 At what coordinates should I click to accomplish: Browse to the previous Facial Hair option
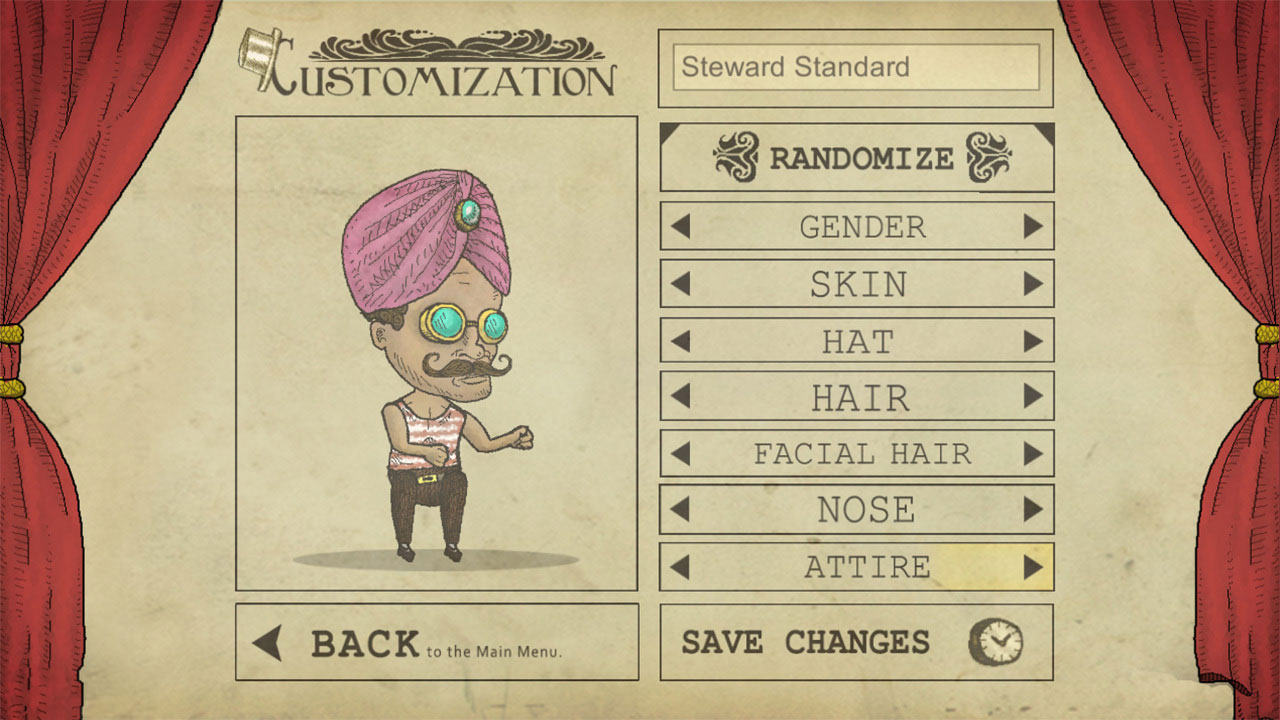pyautogui.click(x=680, y=453)
